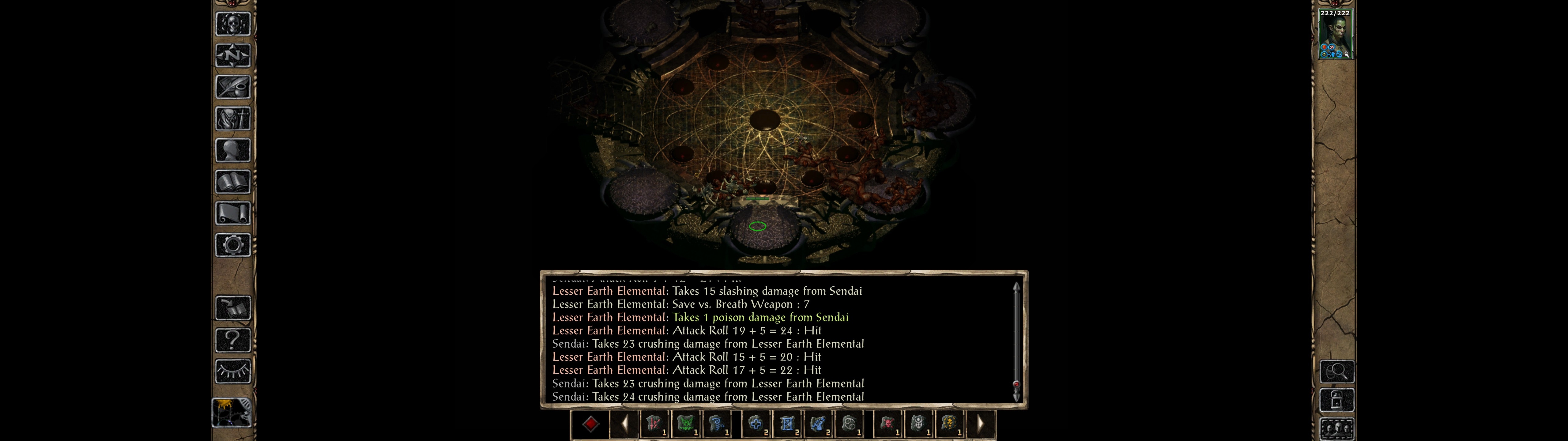This screenshot has width=1568, height=441.
Task: Toggle the party AI lantern button
Action: coord(1337,401)
